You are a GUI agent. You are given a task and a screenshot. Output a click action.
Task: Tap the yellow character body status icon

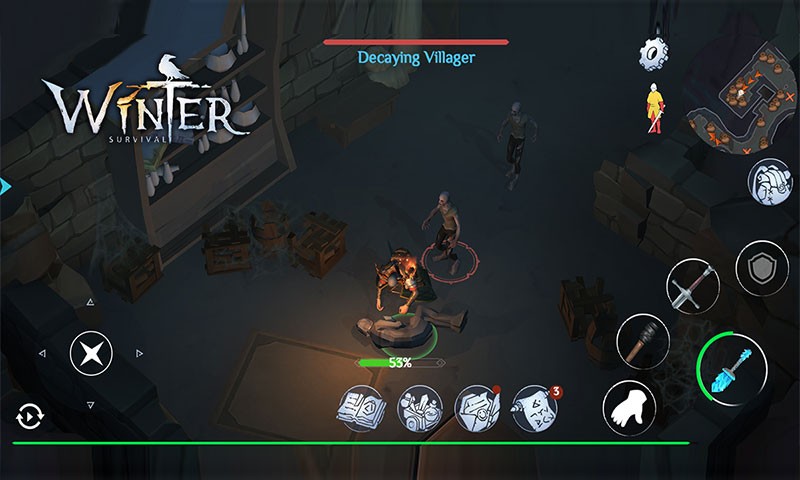point(652,108)
